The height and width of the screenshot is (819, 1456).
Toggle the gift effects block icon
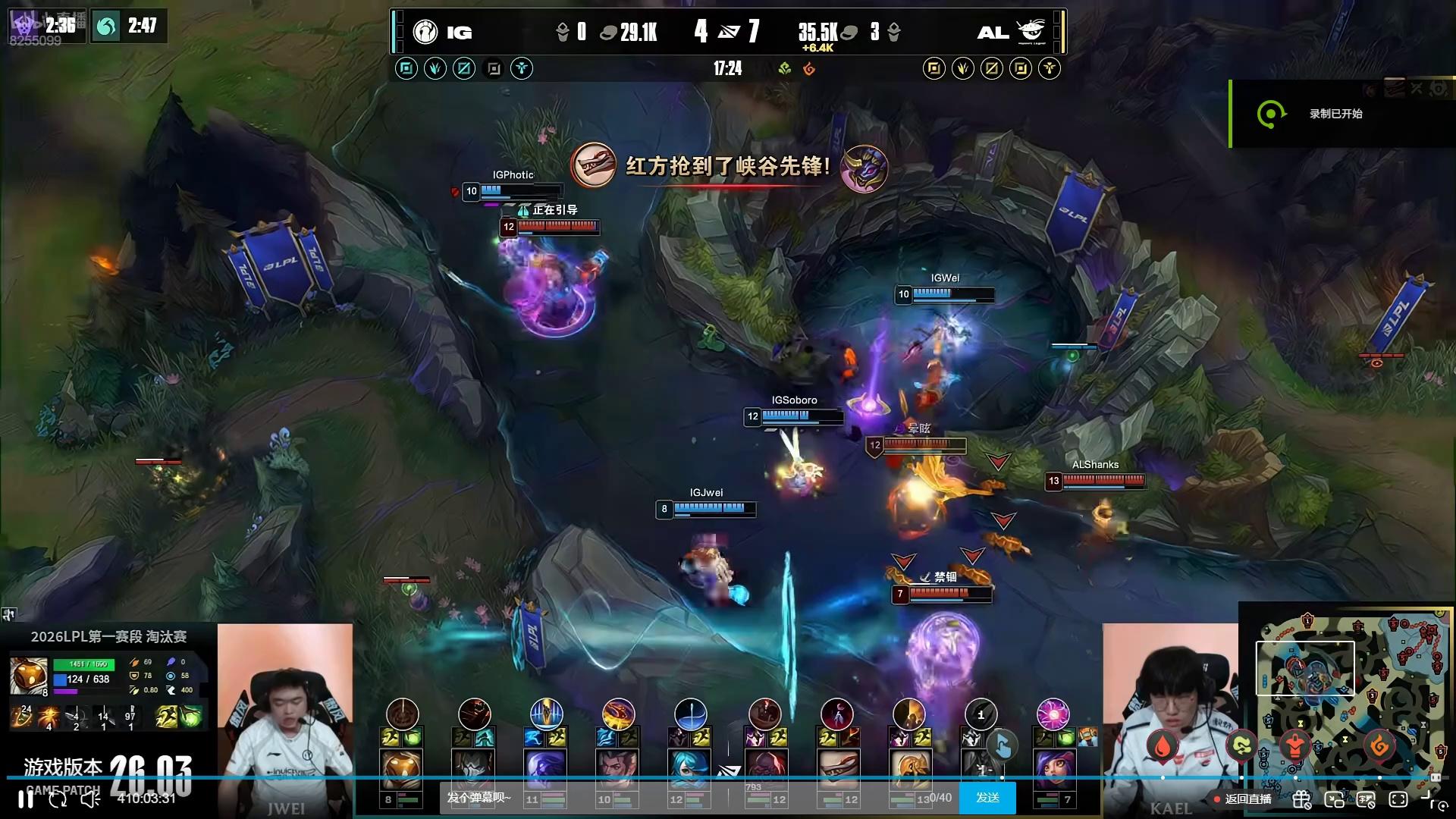(1302, 799)
